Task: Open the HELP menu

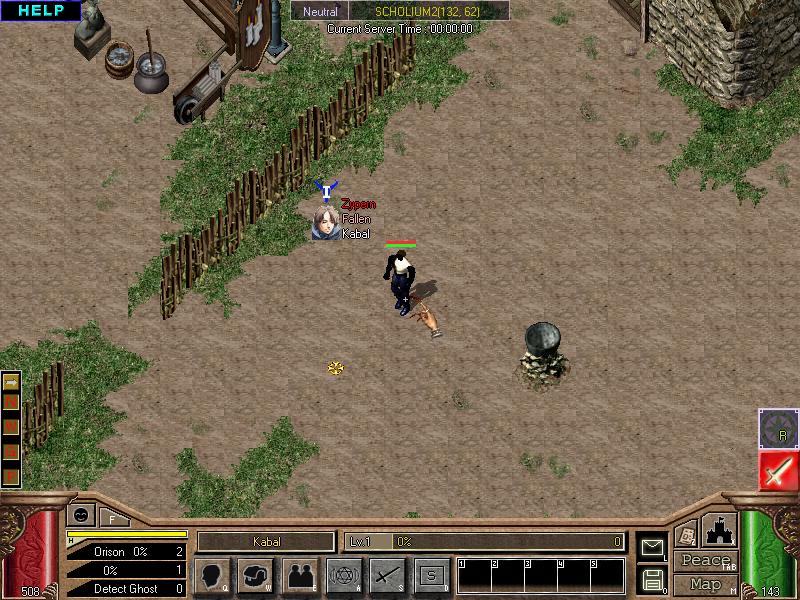Action: point(40,11)
